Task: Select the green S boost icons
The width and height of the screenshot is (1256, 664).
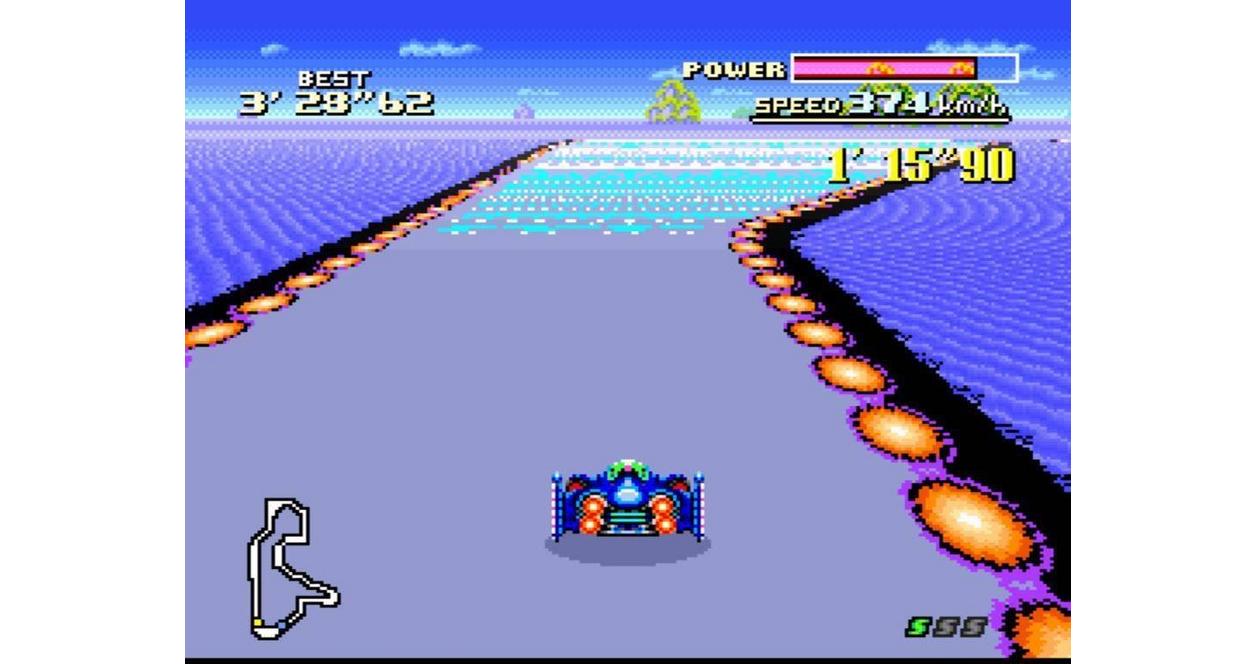Action: tap(945, 627)
